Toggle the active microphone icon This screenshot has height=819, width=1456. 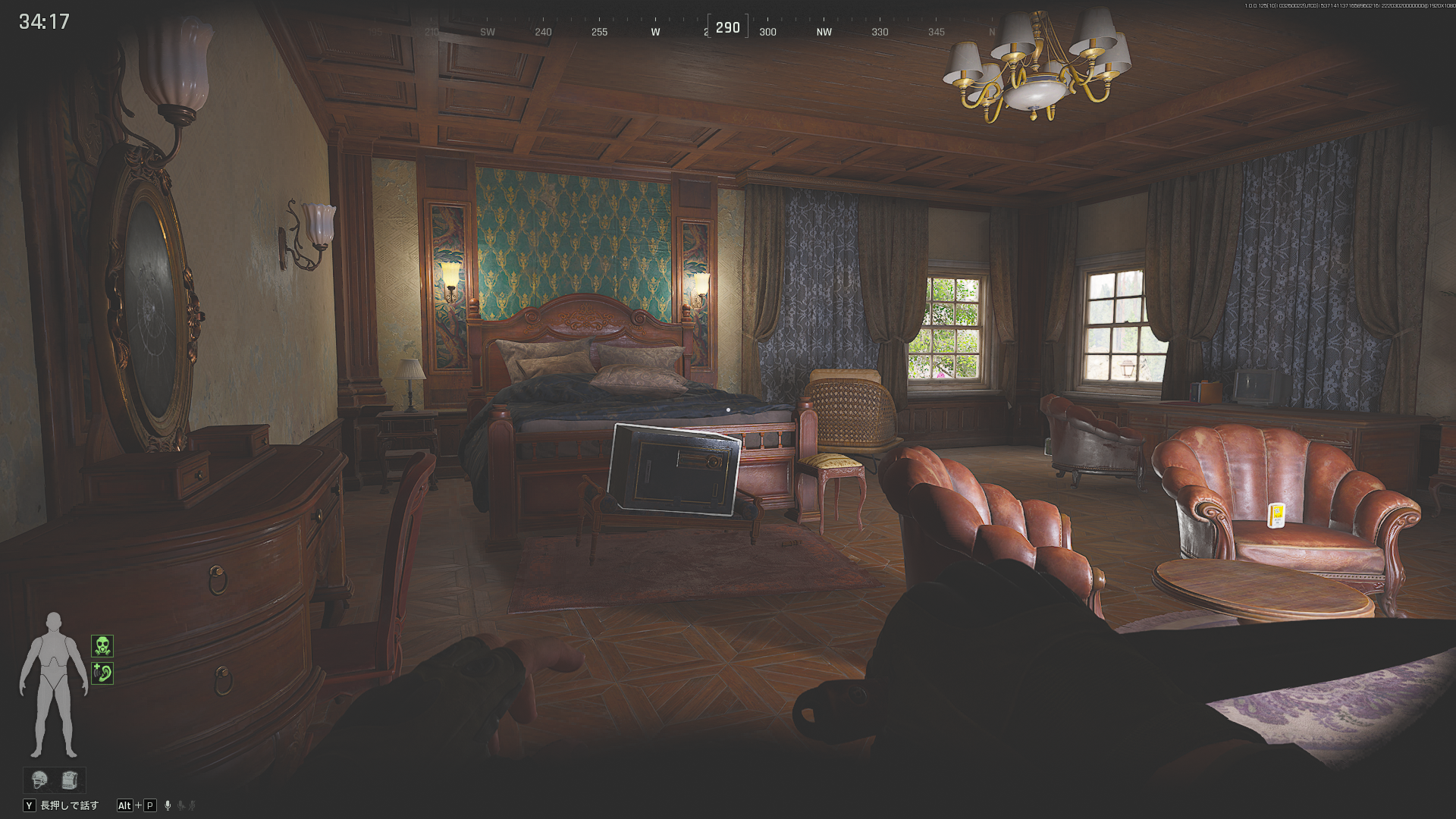pyautogui.click(x=168, y=805)
